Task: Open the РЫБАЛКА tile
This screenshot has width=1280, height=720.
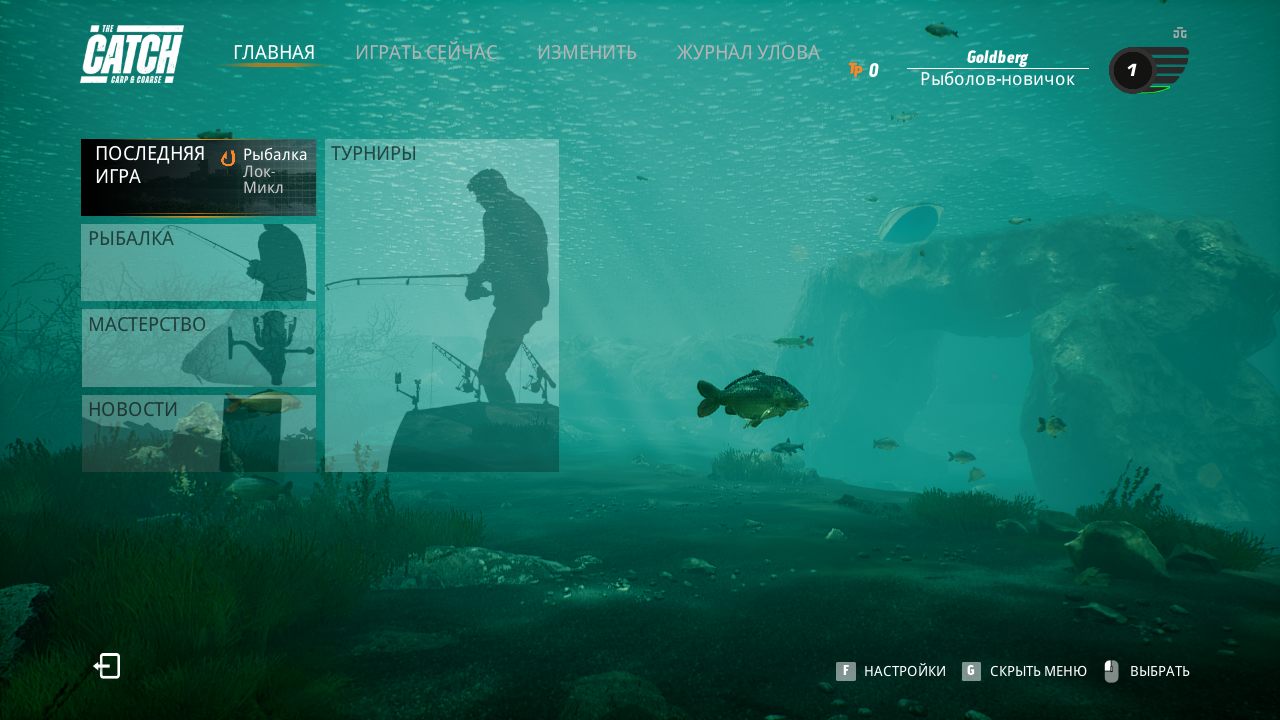Action: point(198,262)
